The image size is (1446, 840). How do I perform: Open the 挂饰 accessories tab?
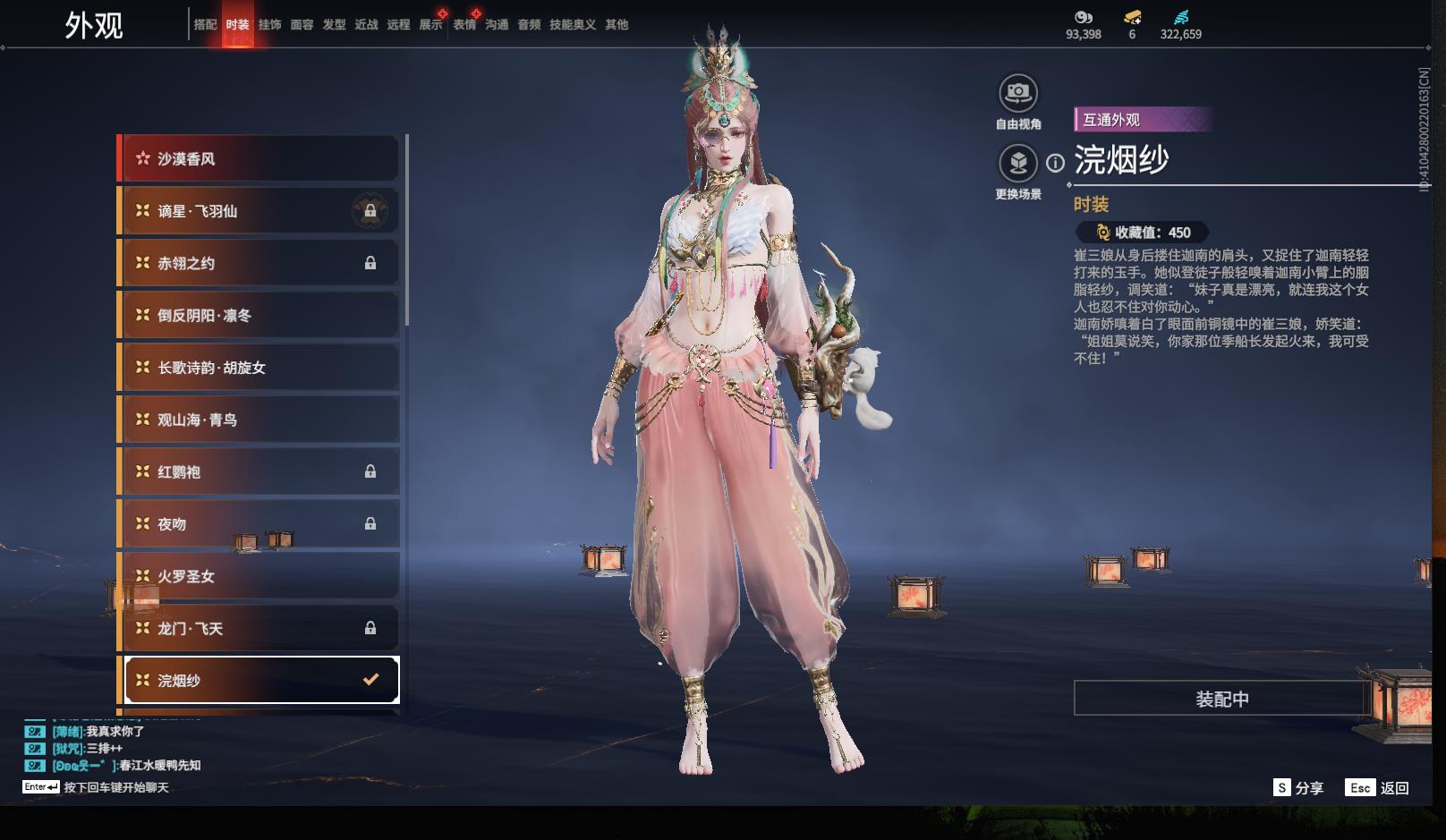point(269,24)
